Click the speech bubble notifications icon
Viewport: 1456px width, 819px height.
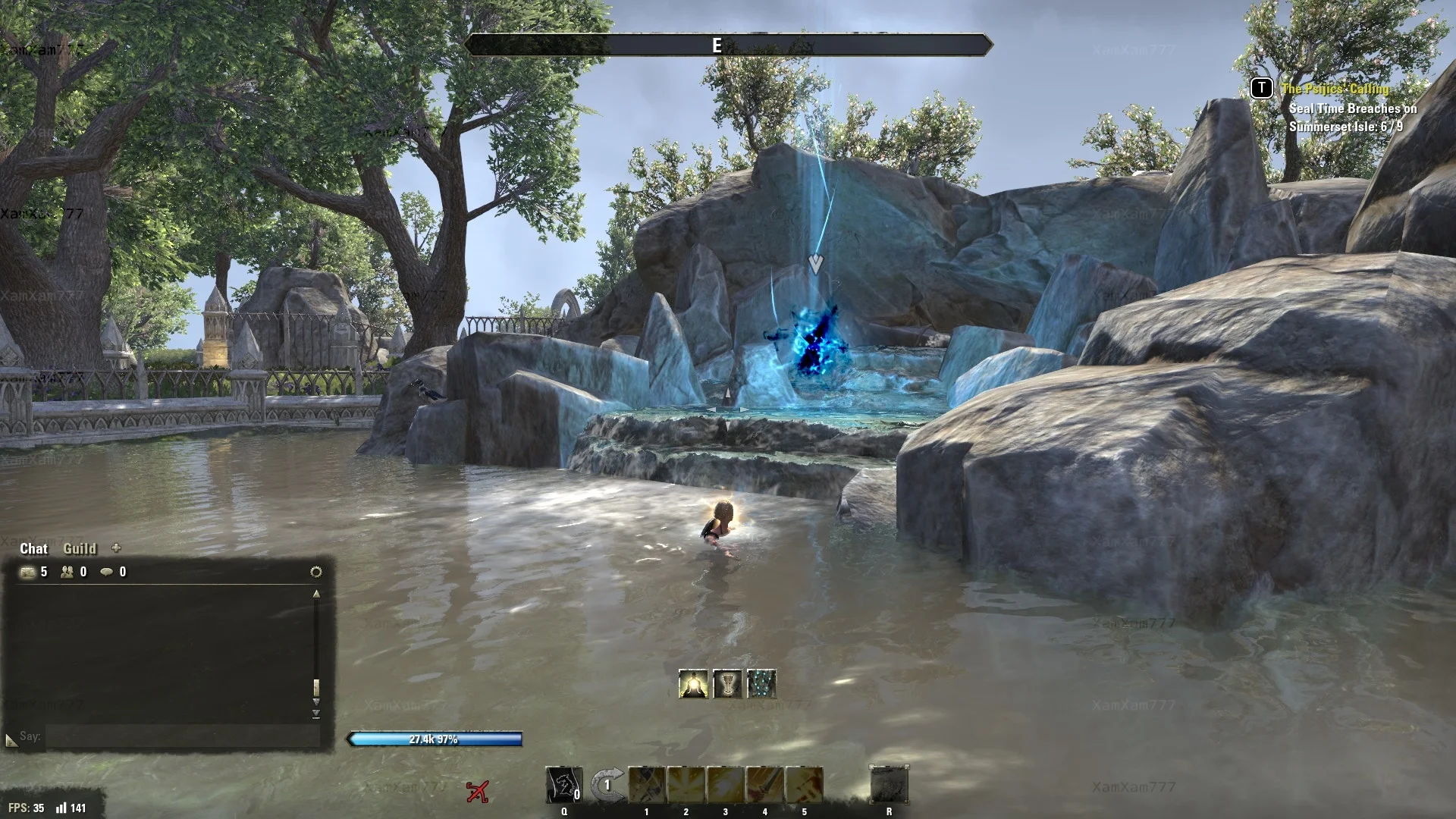click(x=107, y=572)
